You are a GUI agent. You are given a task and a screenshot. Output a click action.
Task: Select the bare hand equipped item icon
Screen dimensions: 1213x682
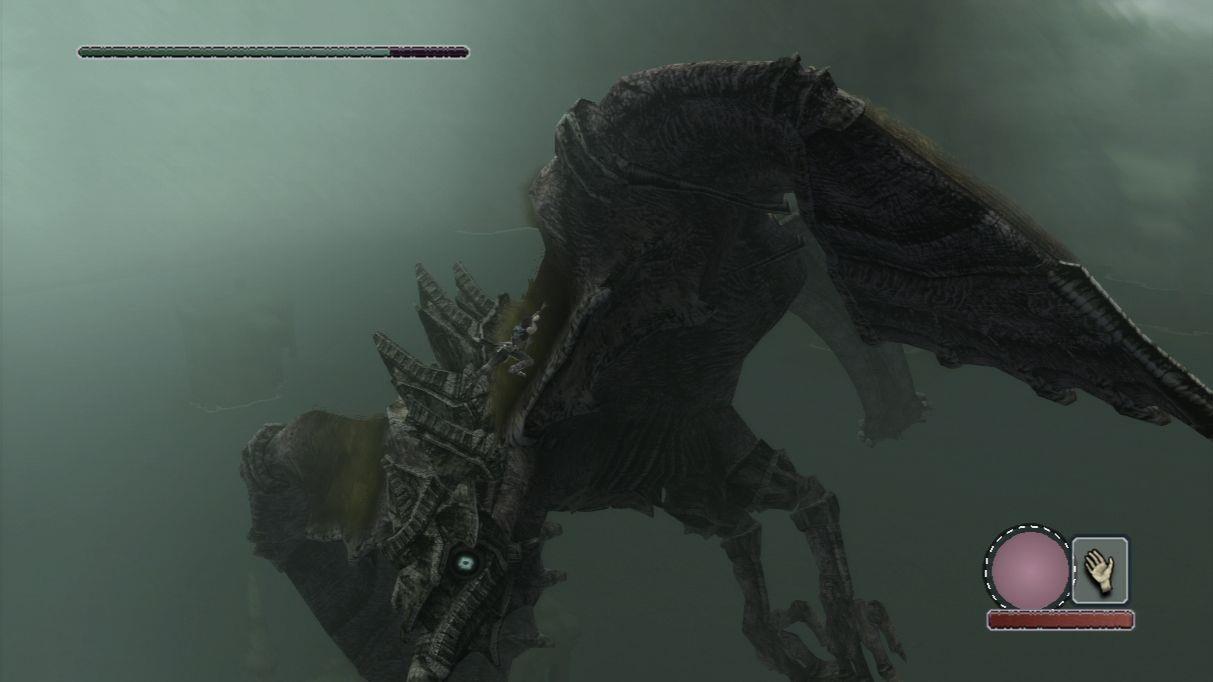coord(1100,570)
